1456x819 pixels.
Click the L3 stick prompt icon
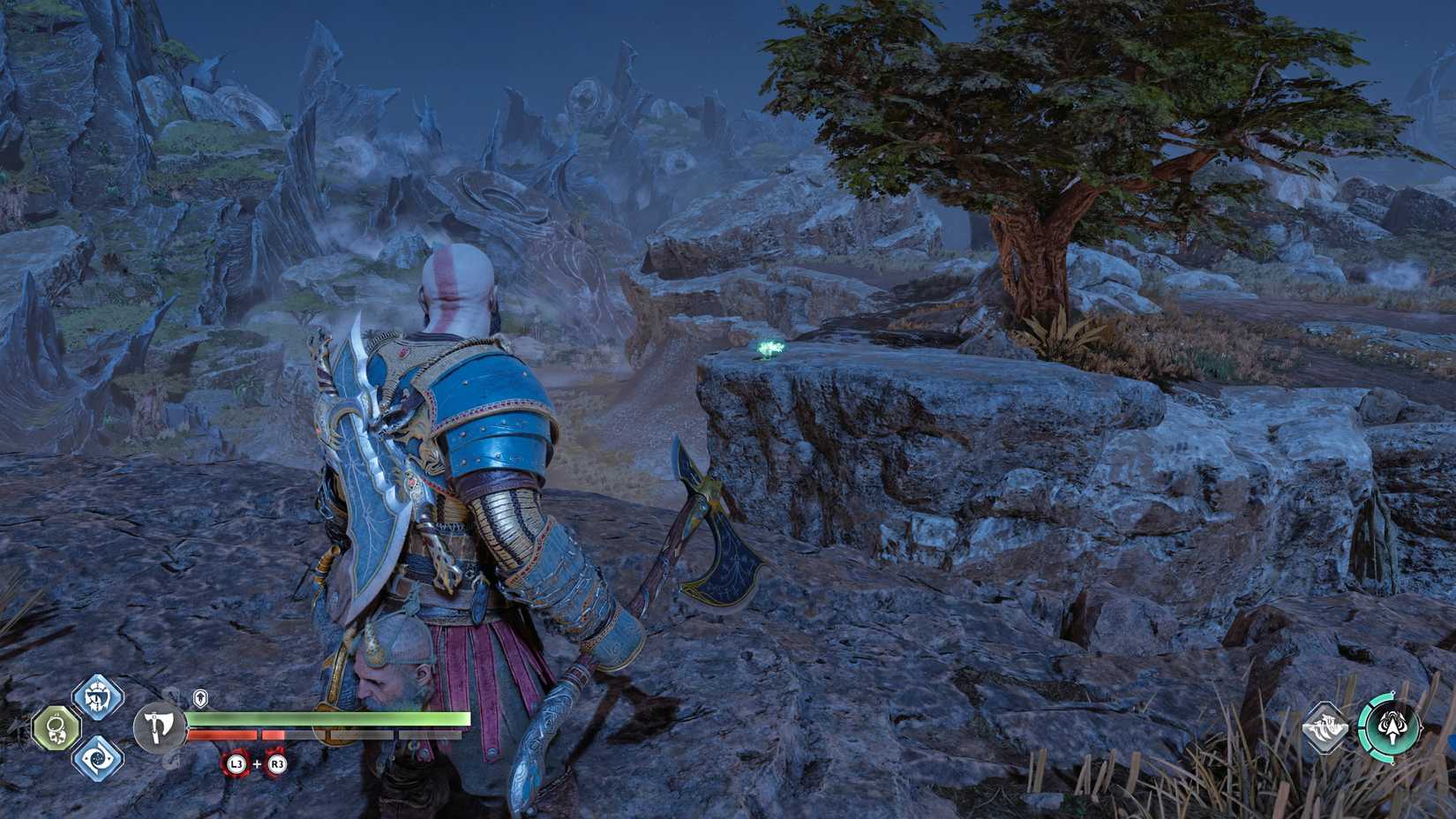[x=236, y=763]
